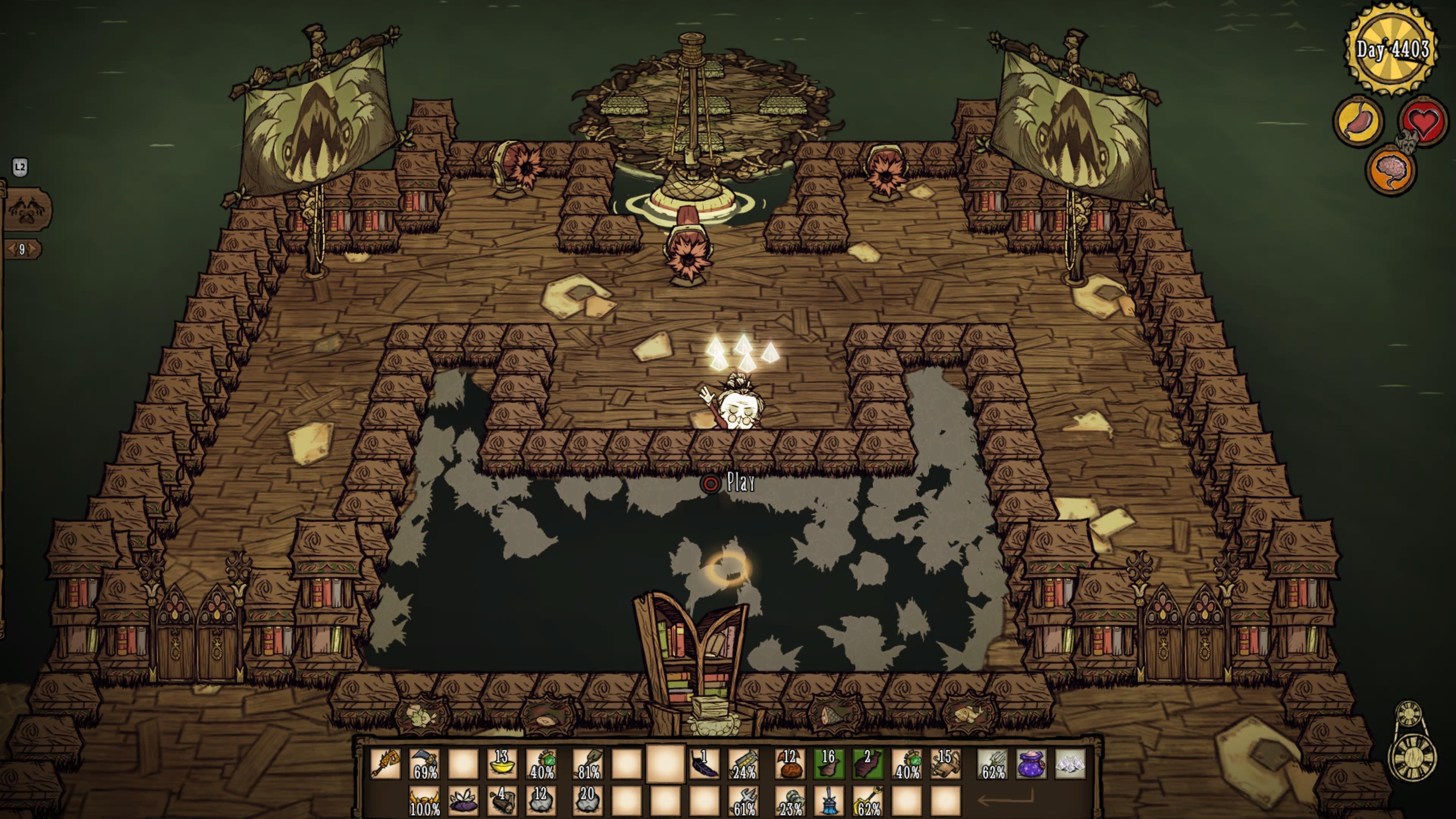This screenshot has width=1456, height=819.
Task: Choose the stack of 4 logs
Action: pyautogui.click(x=502, y=801)
